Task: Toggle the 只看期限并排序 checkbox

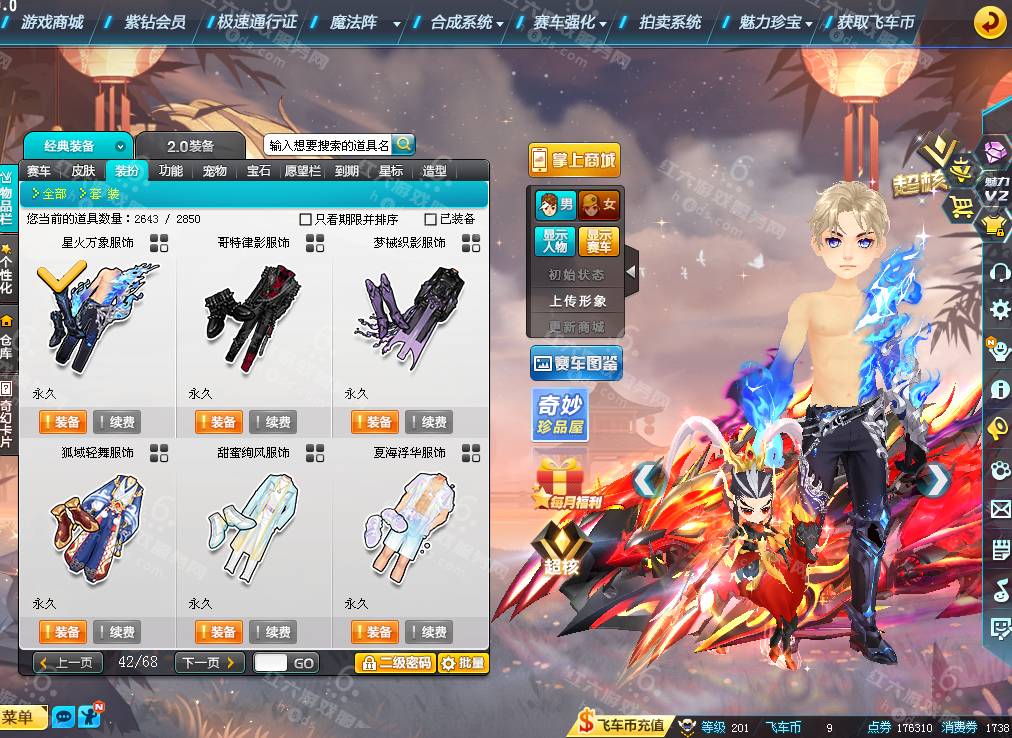Action: pos(306,219)
